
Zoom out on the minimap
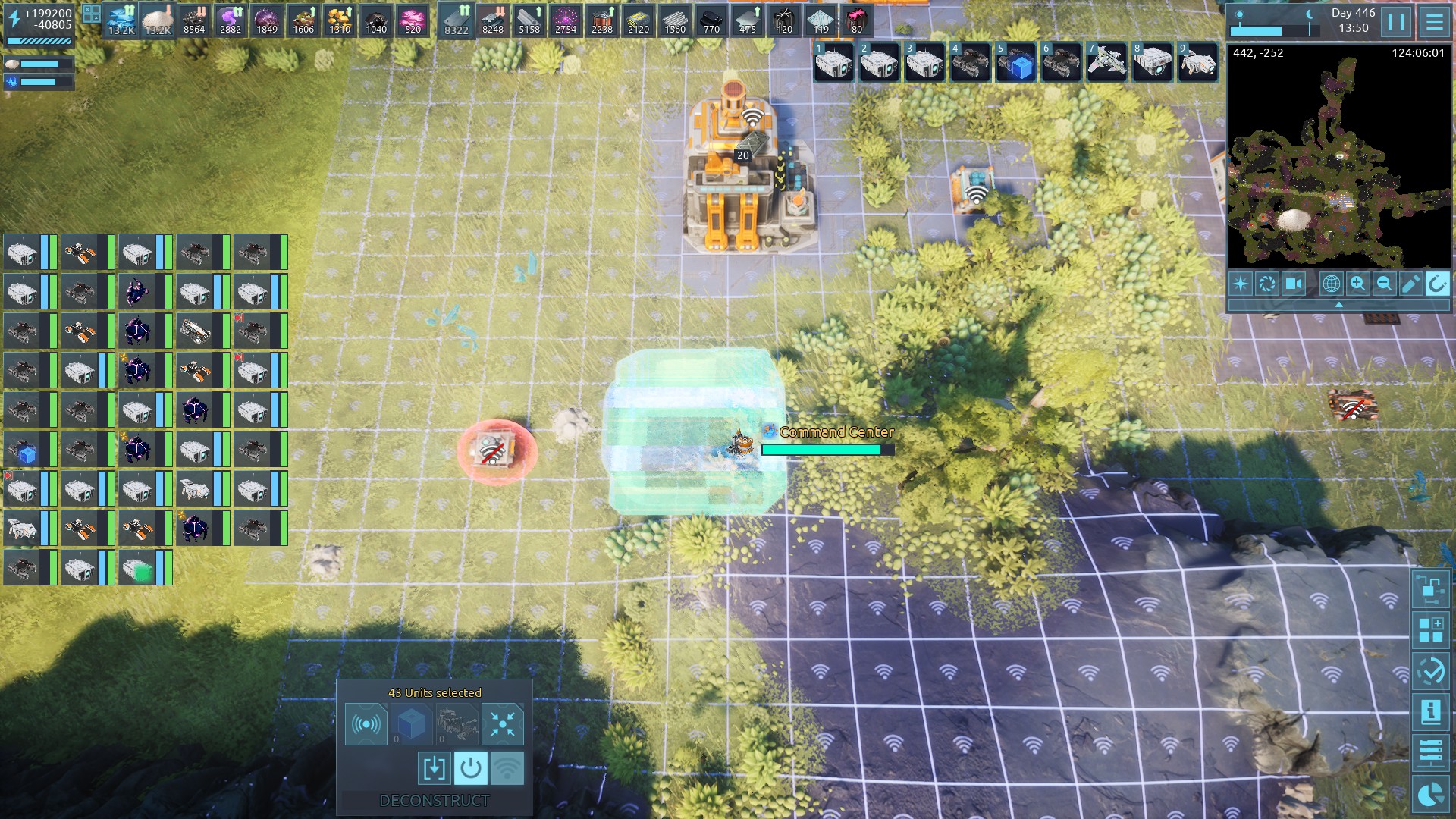(x=1384, y=284)
